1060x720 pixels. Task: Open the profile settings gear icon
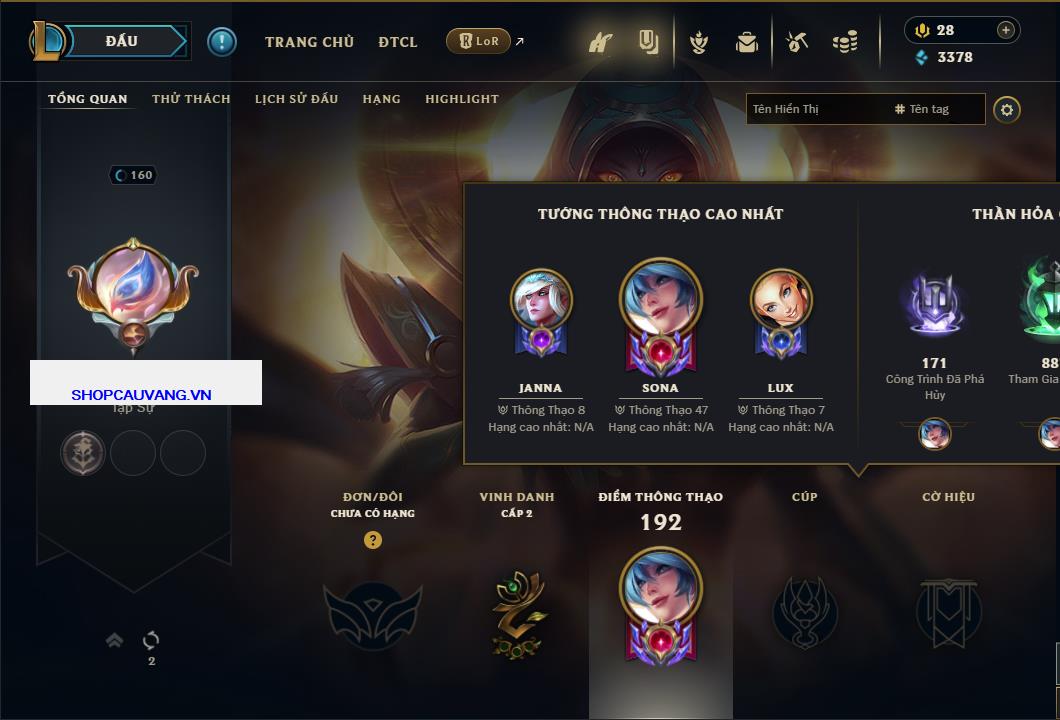(x=1007, y=109)
